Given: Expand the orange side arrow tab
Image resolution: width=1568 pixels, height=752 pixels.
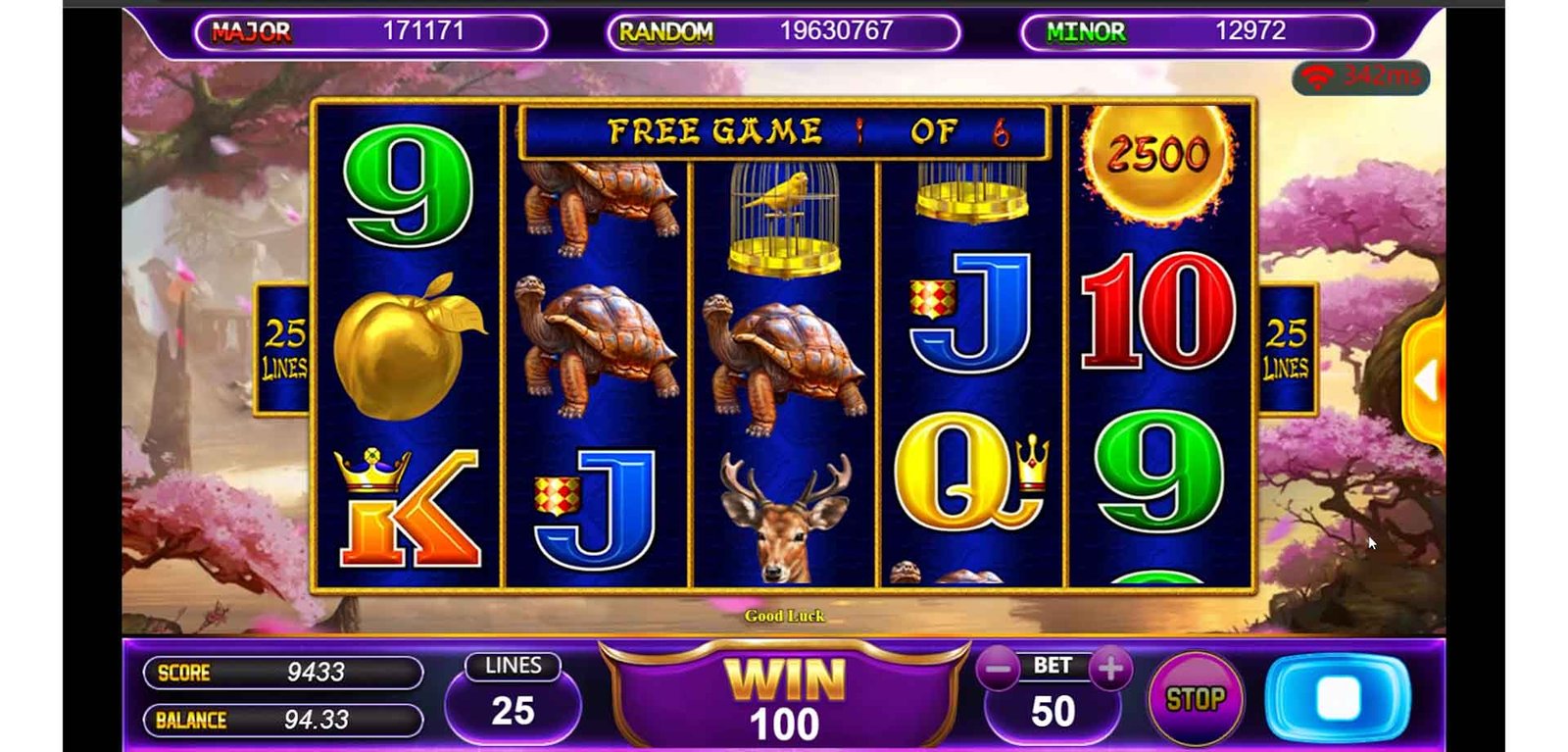Looking at the screenshot, I should coord(1427,380).
